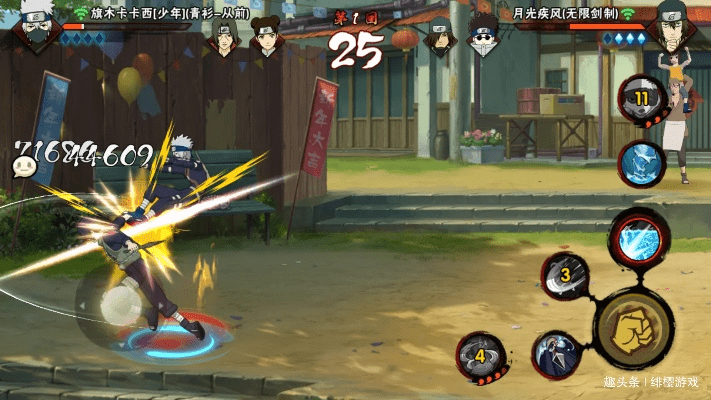Open the smiley emote chat bubble

23,167
